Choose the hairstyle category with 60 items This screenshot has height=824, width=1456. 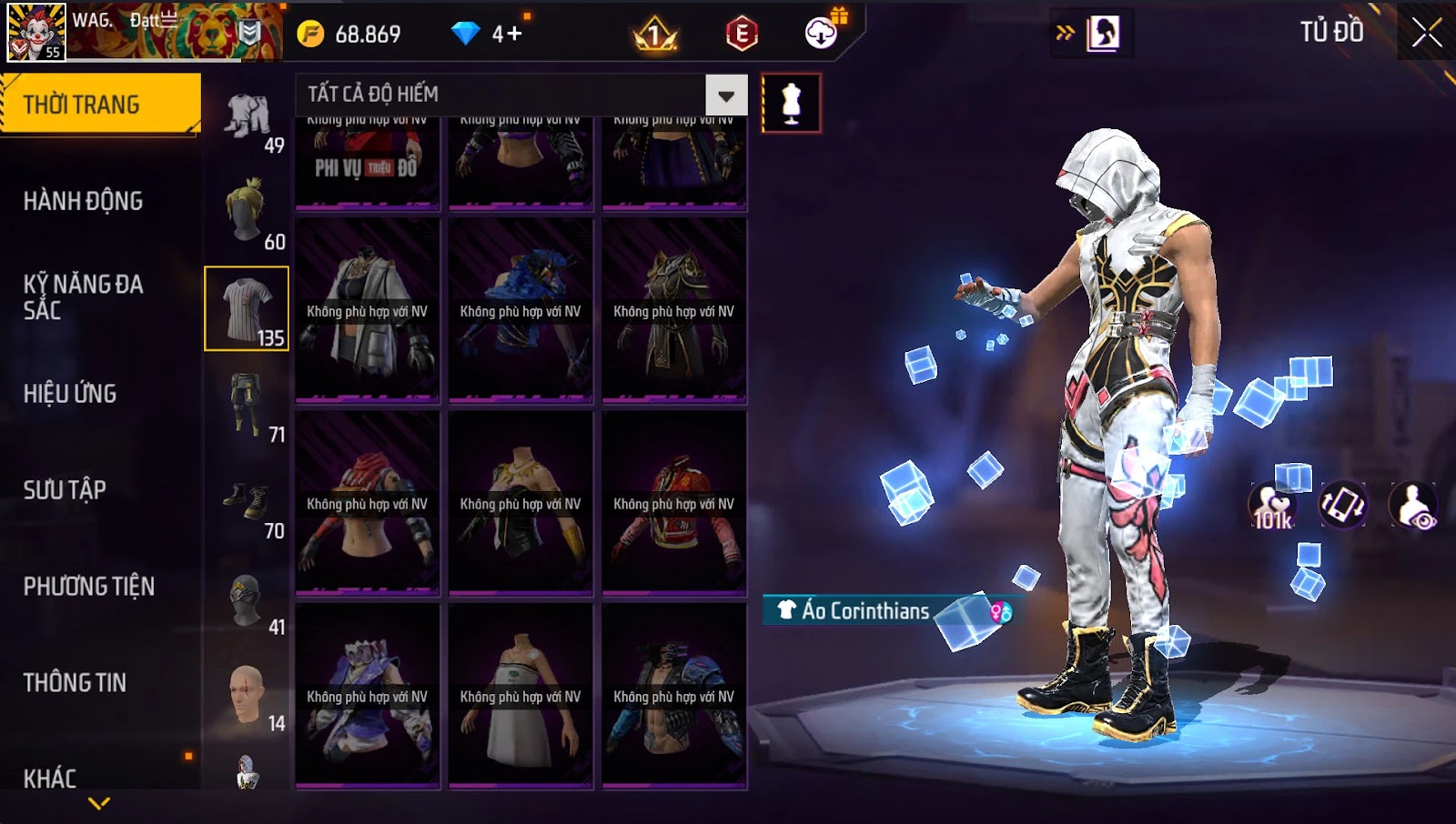pos(248,213)
